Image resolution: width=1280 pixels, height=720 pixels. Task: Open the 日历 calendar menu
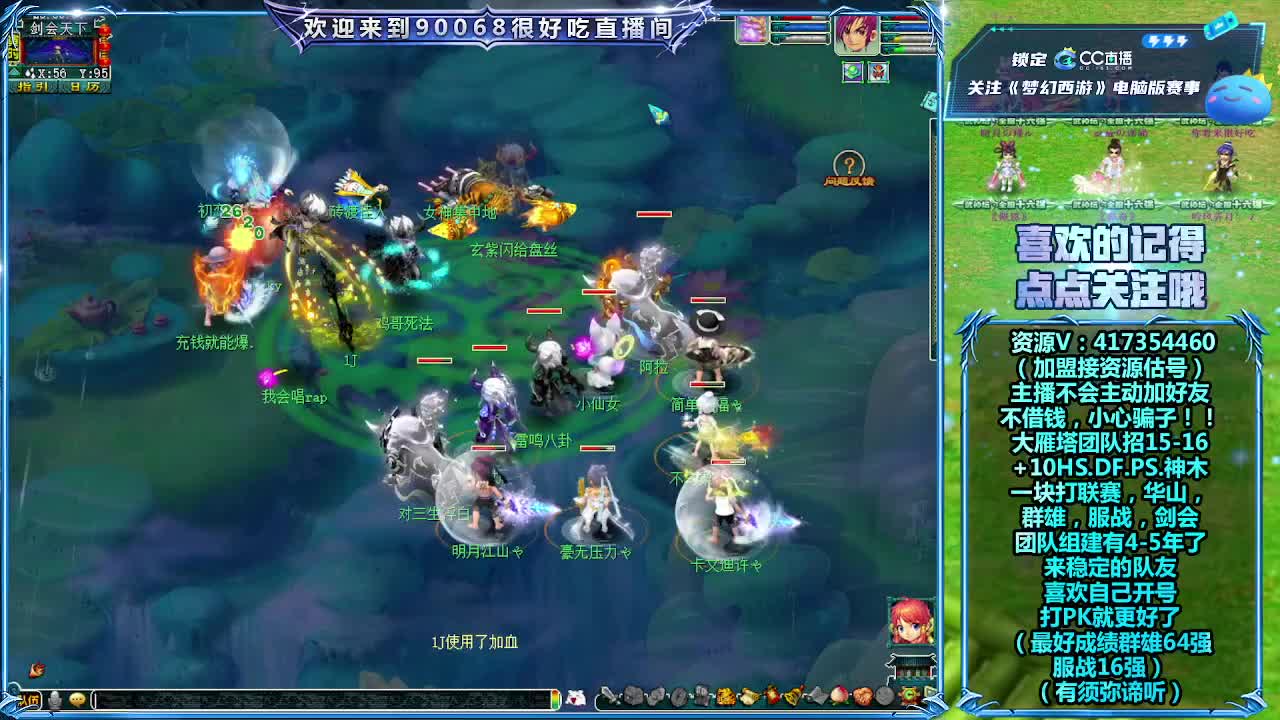(x=85, y=86)
